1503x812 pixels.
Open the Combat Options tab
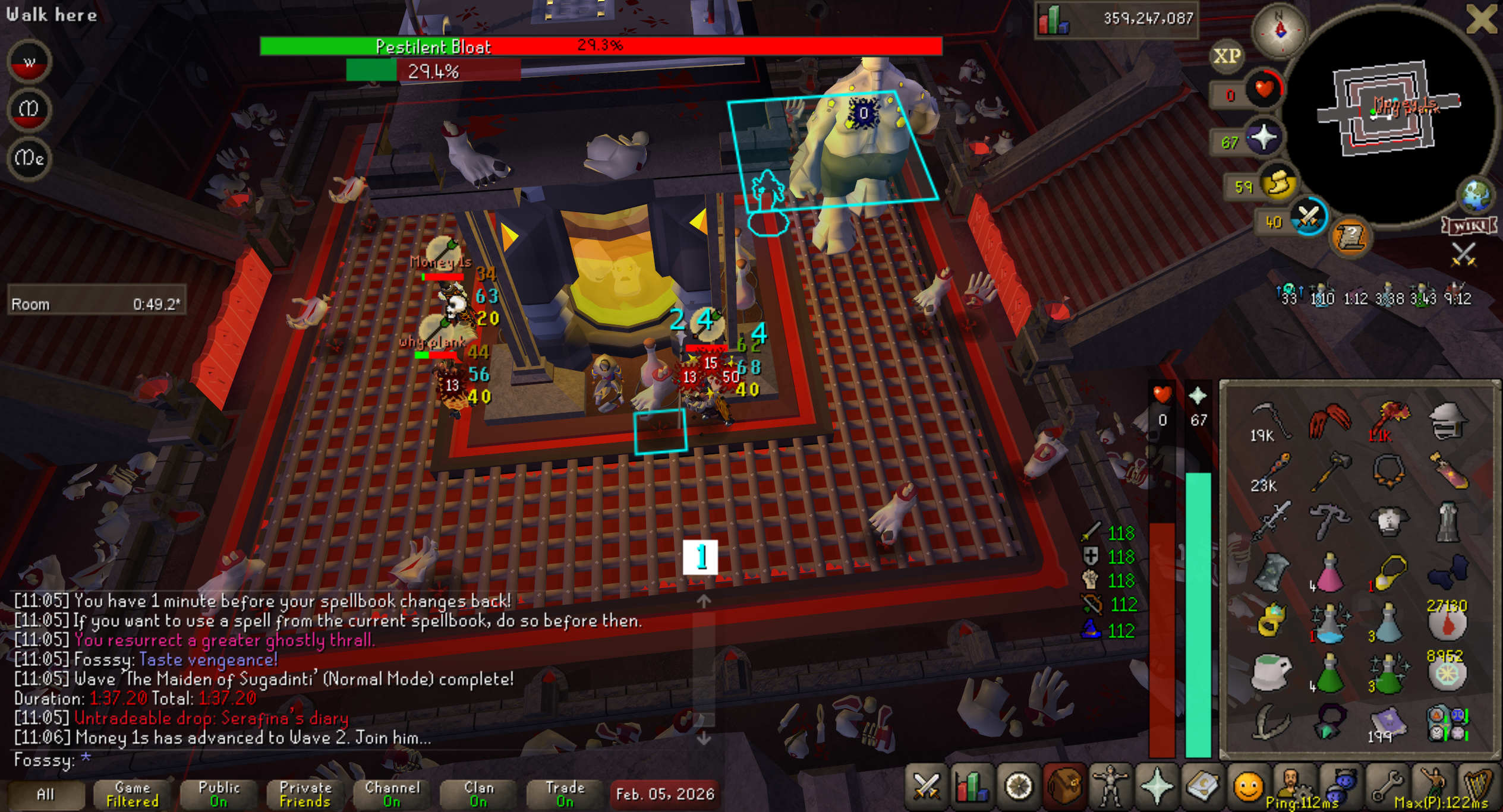pos(926,787)
